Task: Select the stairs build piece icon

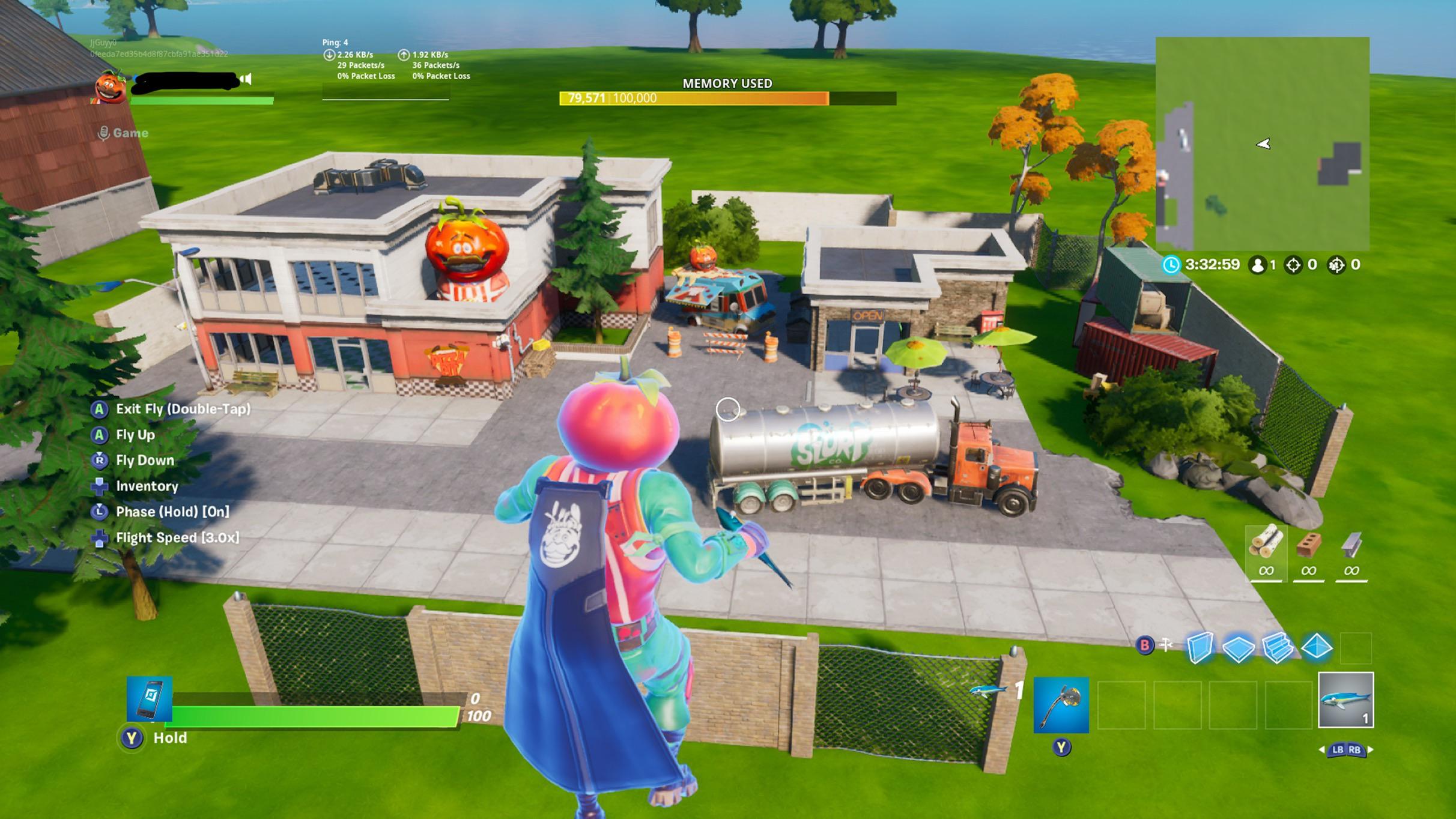Action: point(1277,647)
